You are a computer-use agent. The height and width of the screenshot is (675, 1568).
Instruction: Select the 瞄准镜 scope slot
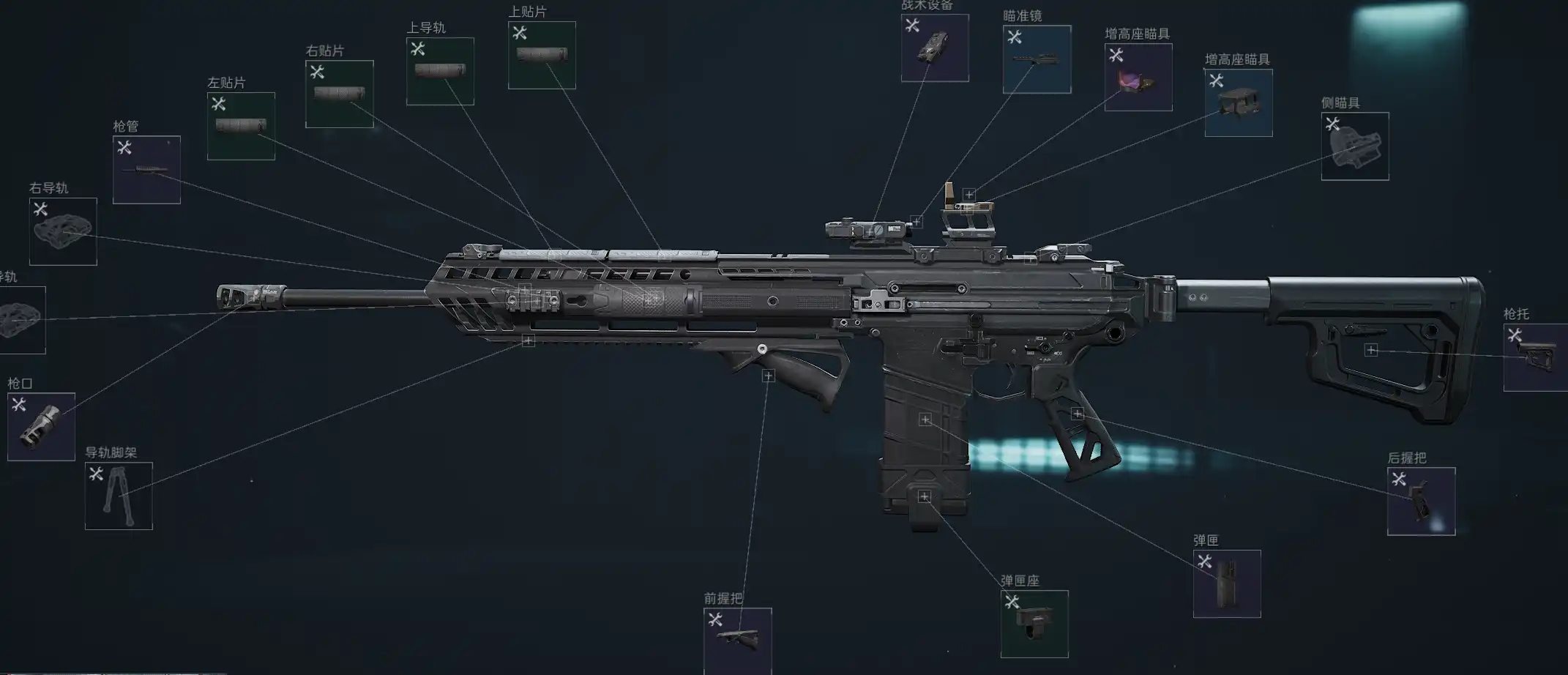[1037, 59]
